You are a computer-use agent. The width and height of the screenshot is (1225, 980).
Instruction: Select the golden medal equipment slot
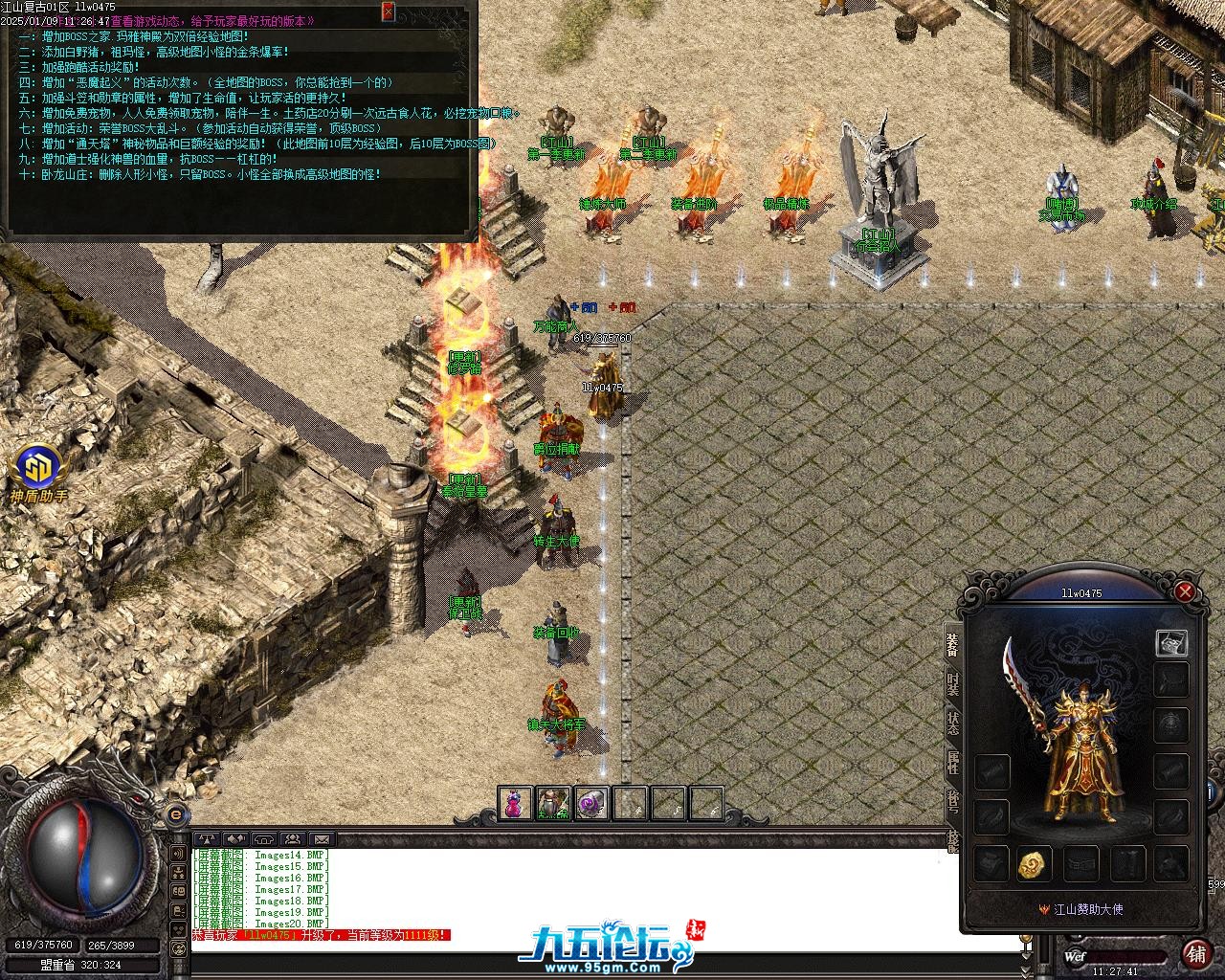(1035, 863)
